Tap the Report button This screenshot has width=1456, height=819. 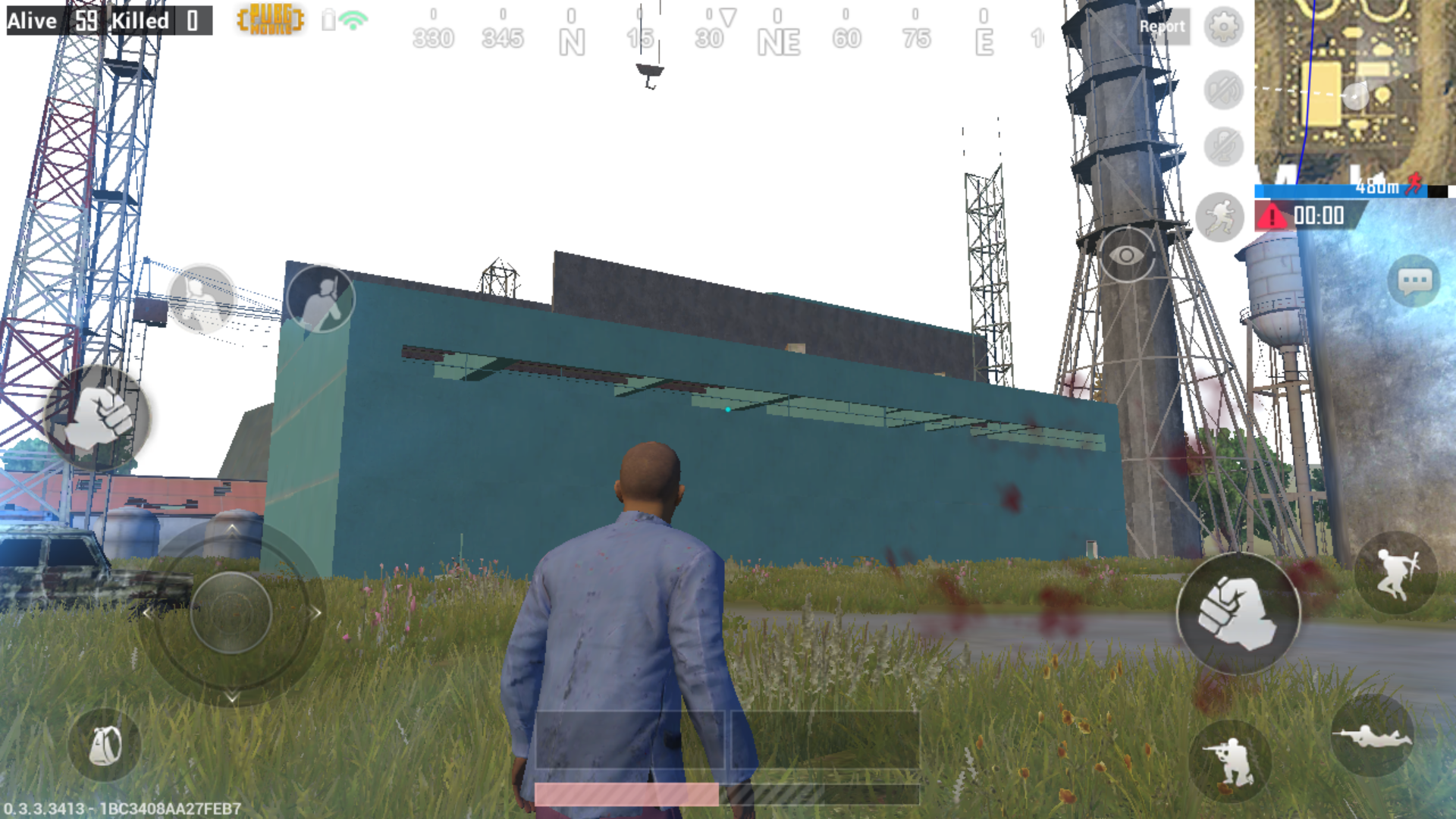[1163, 27]
